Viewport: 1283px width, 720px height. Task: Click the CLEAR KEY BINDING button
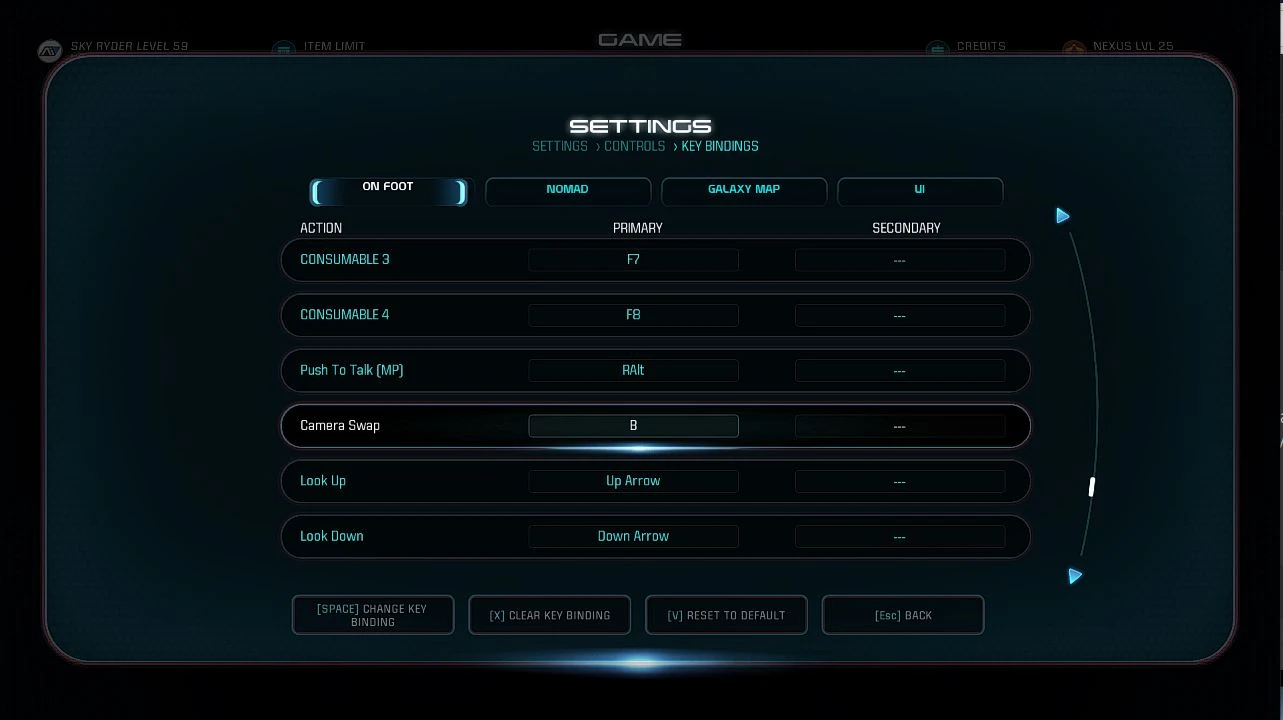[x=549, y=615]
